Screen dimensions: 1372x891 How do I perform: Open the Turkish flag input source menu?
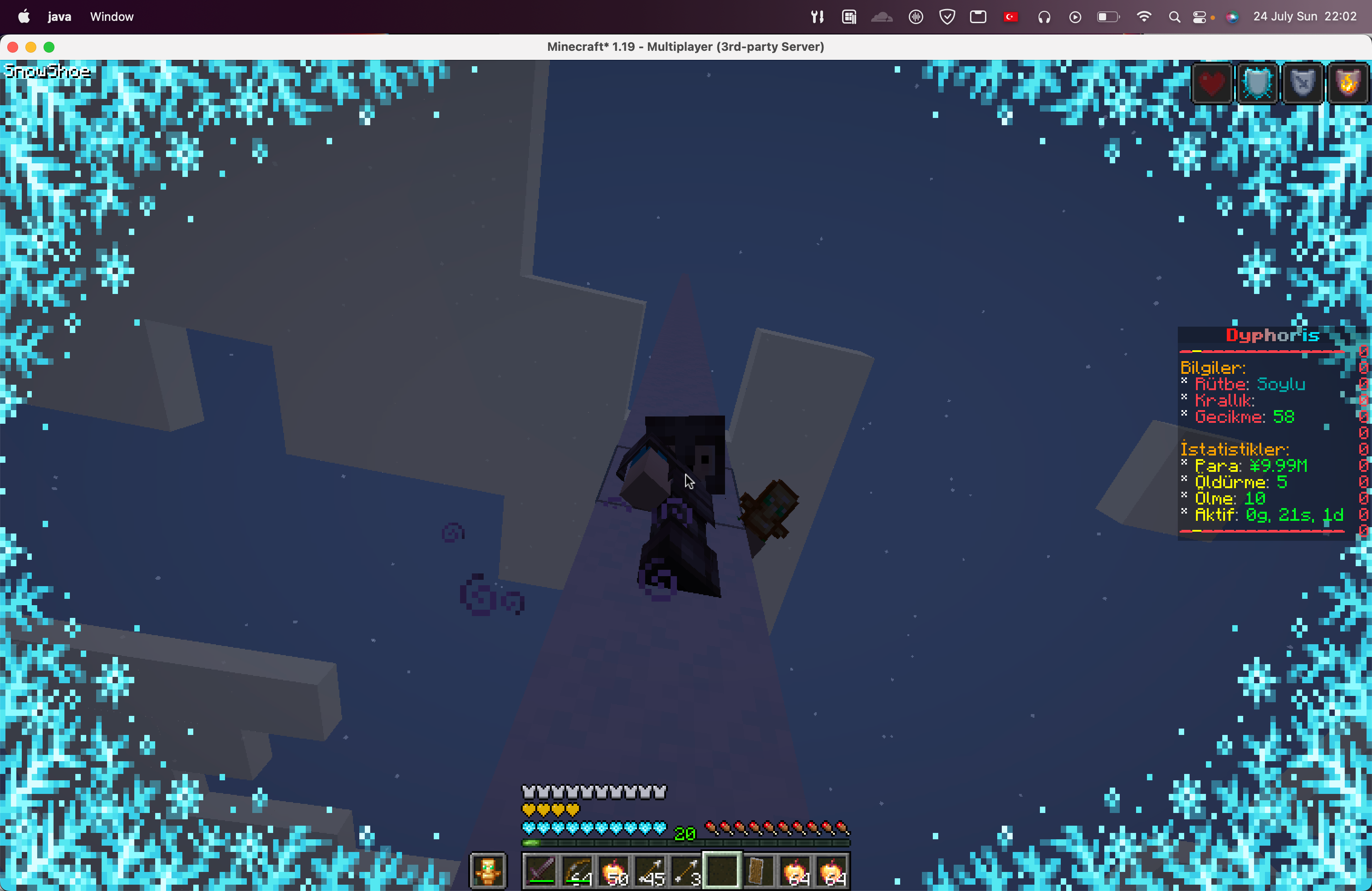tap(1010, 16)
